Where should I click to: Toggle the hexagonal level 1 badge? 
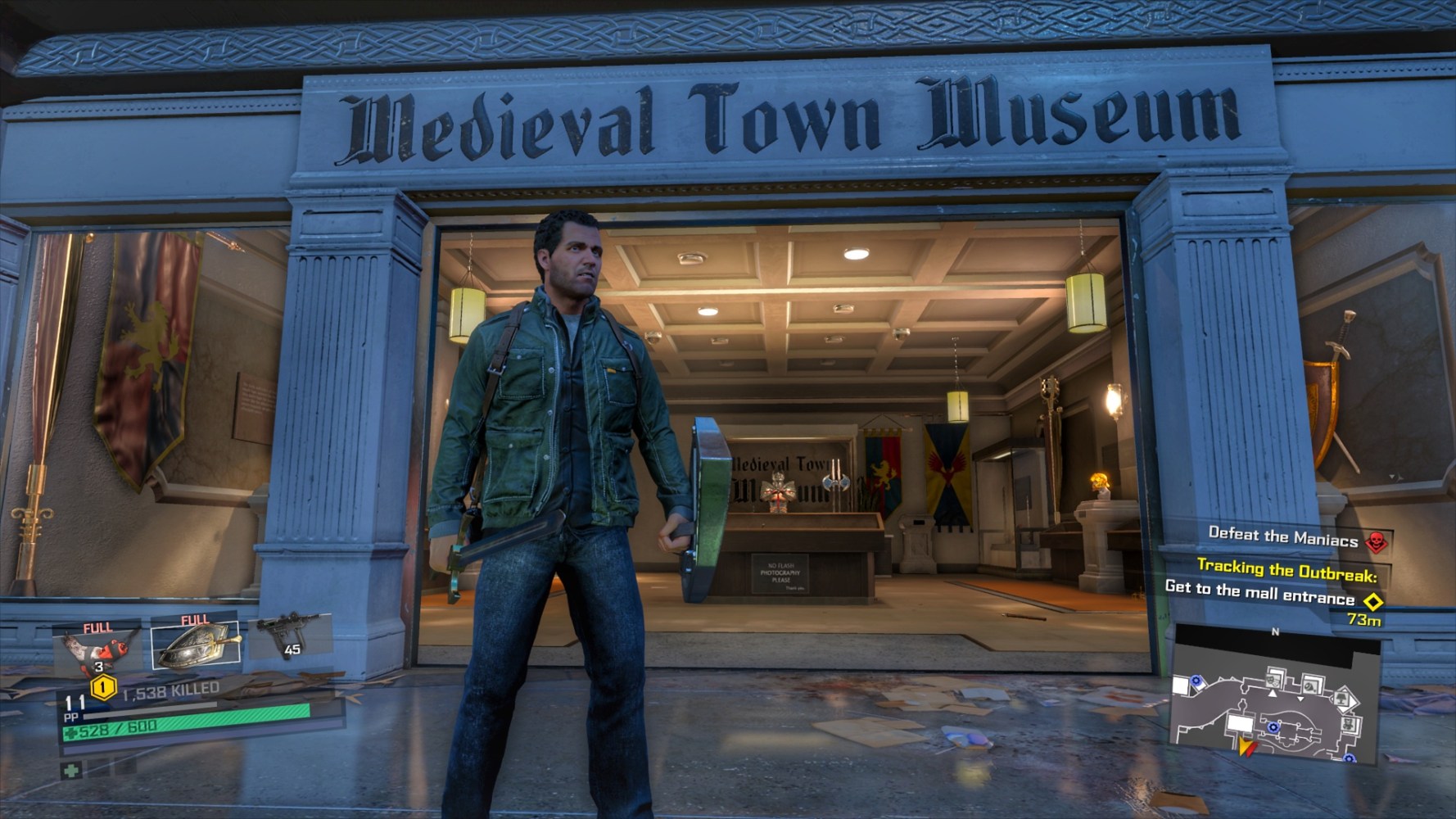(102, 687)
